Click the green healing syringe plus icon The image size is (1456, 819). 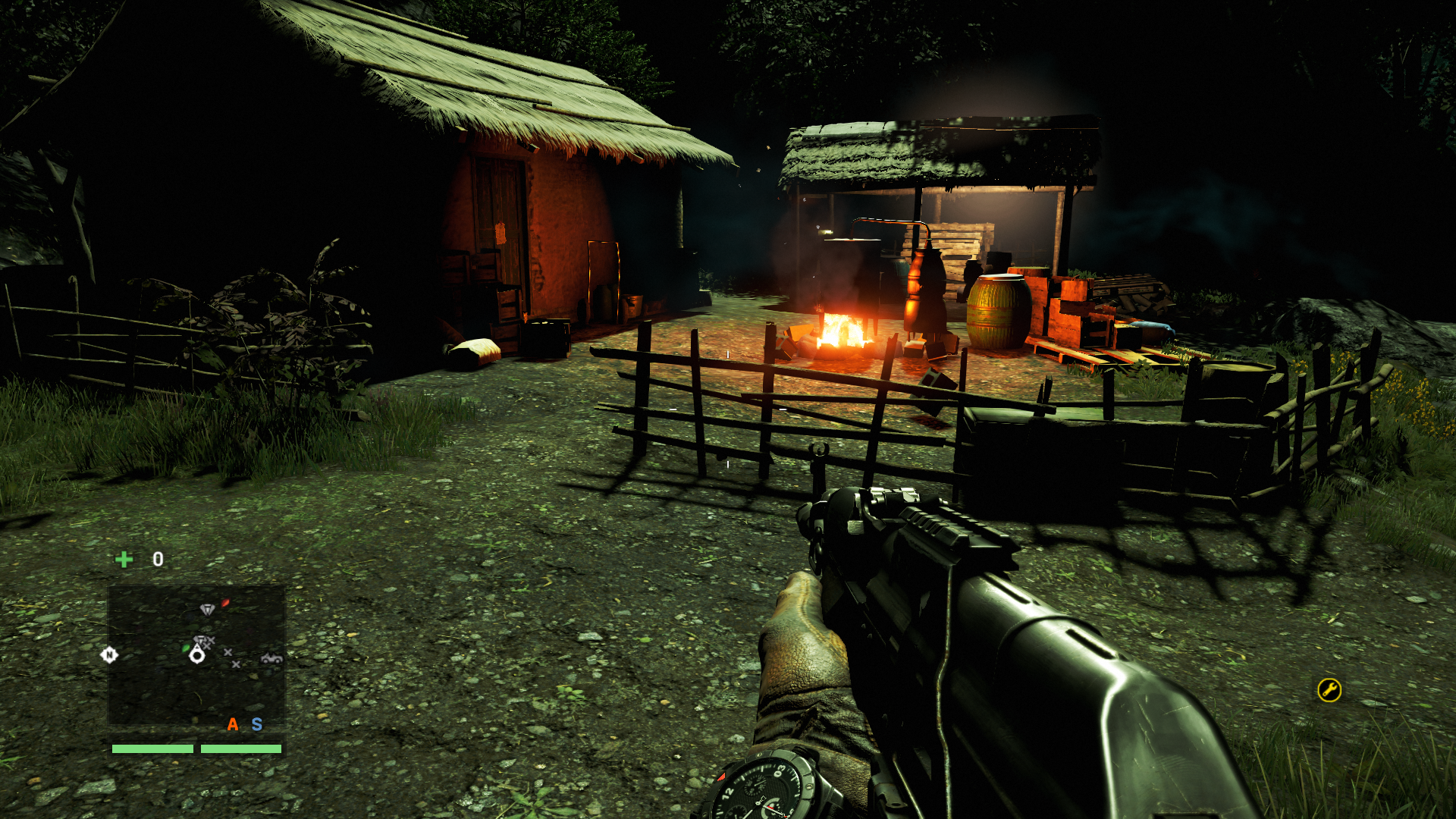point(124,560)
